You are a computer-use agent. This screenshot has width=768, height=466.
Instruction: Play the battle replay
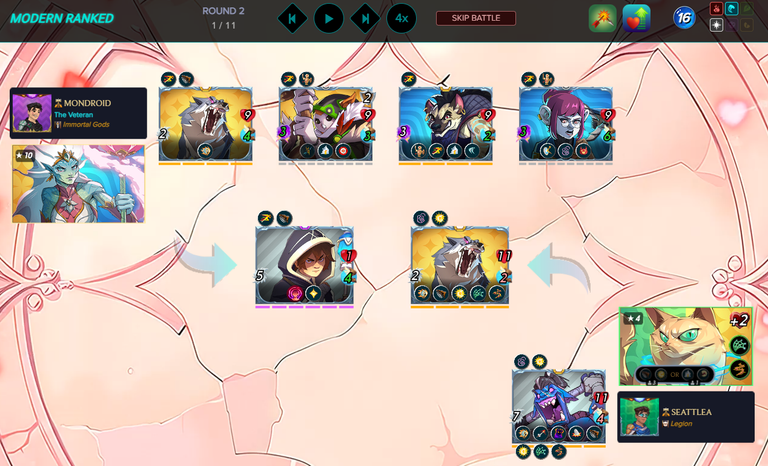tap(328, 18)
